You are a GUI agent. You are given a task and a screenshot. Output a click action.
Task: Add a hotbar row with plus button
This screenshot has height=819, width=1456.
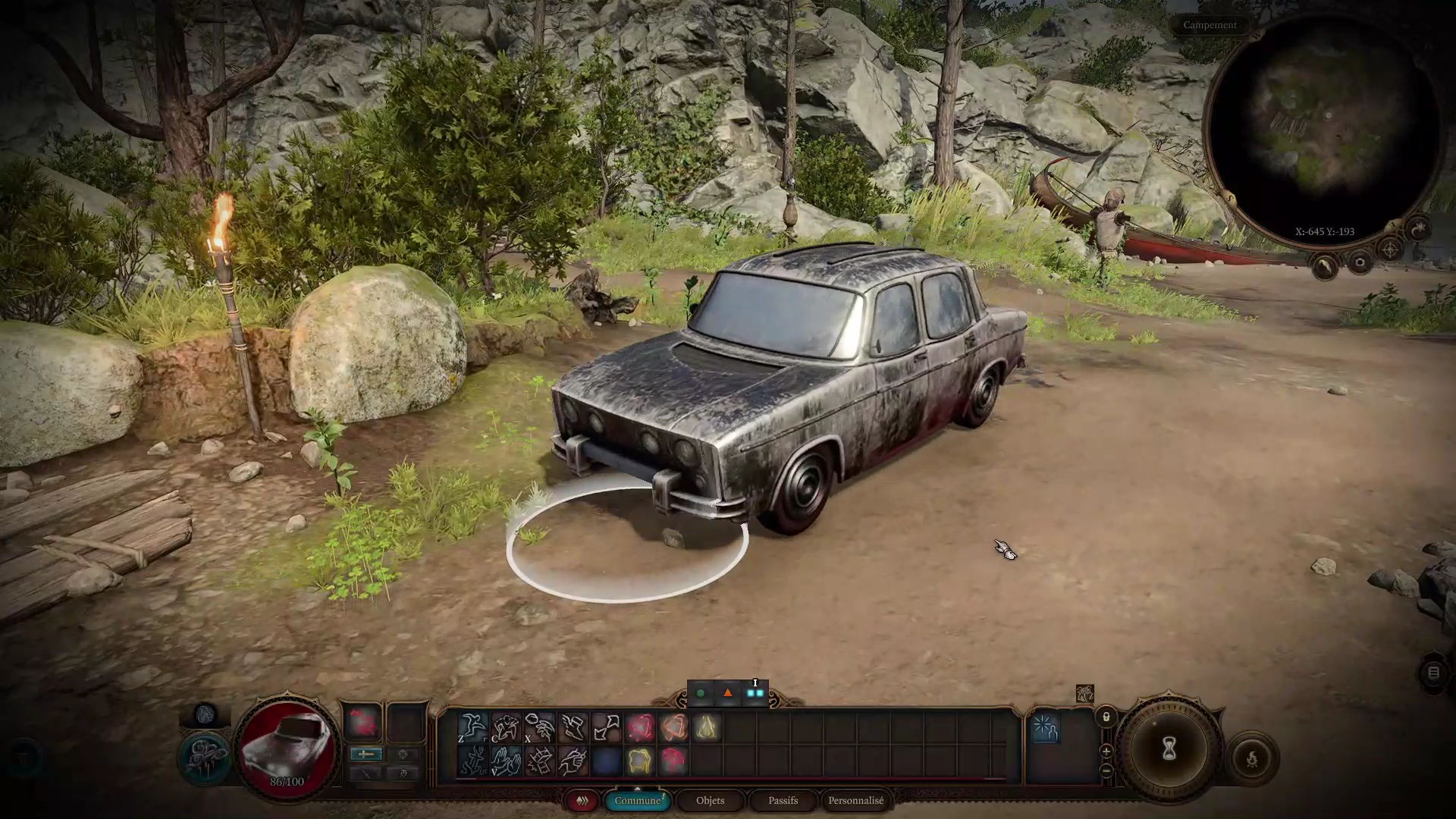[x=1106, y=752]
